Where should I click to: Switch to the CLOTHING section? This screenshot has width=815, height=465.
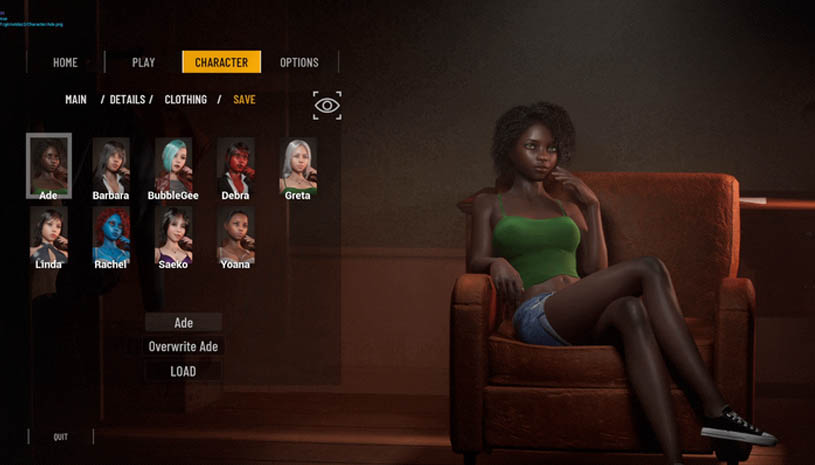pyautogui.click(x=186, y=100)
